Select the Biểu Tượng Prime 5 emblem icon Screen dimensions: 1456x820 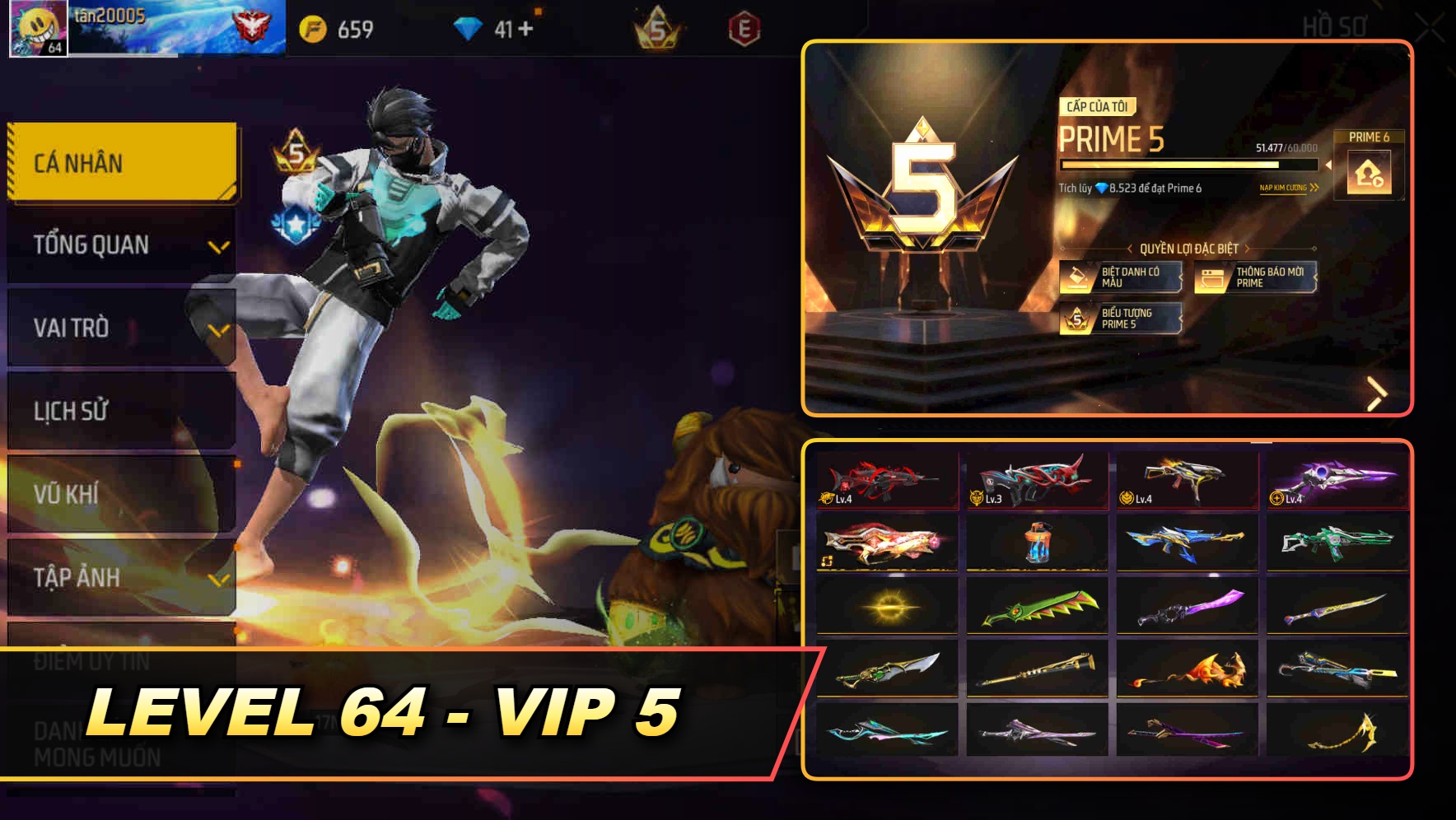1078,317
